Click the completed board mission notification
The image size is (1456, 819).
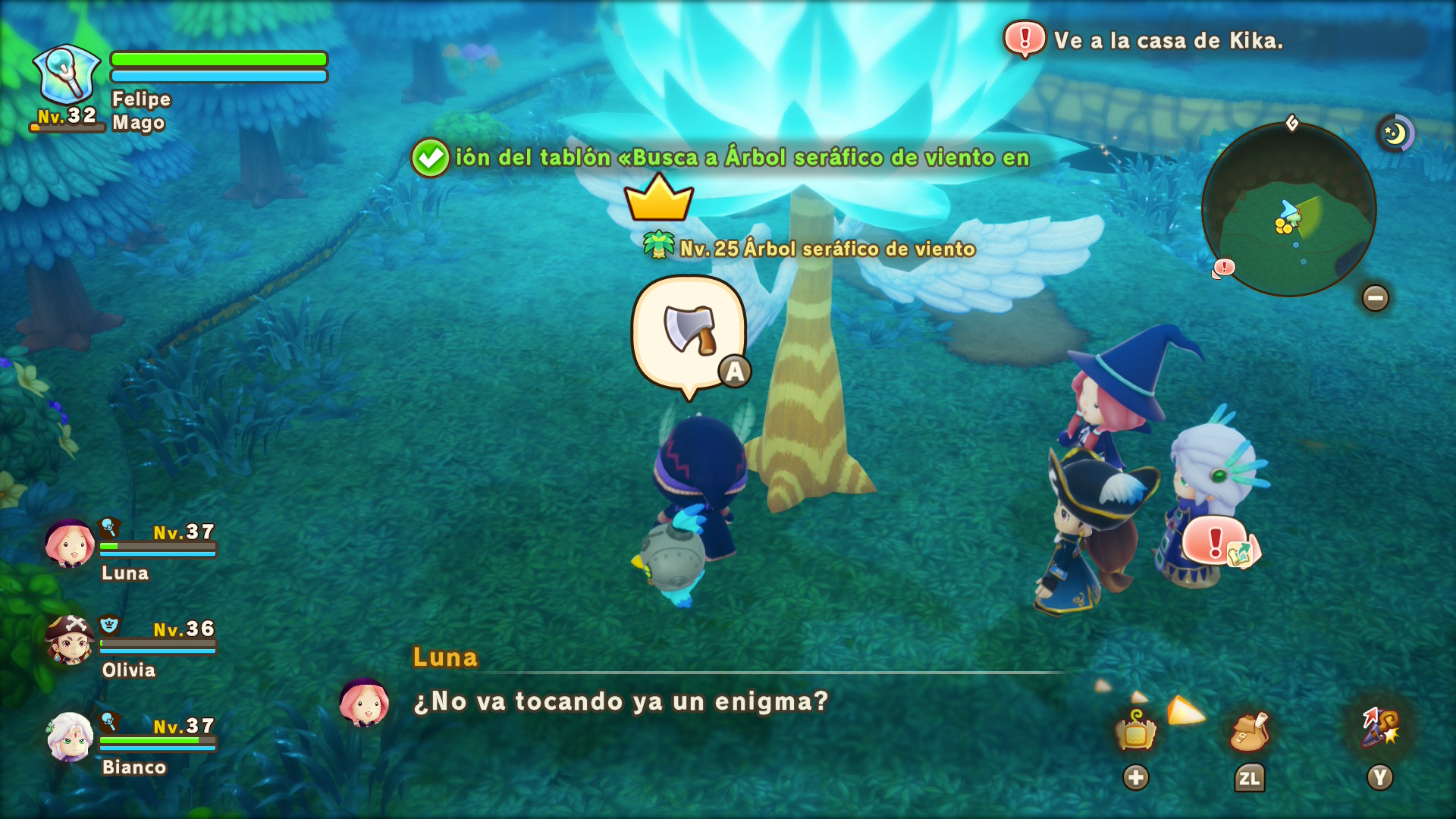pos(720,158)
